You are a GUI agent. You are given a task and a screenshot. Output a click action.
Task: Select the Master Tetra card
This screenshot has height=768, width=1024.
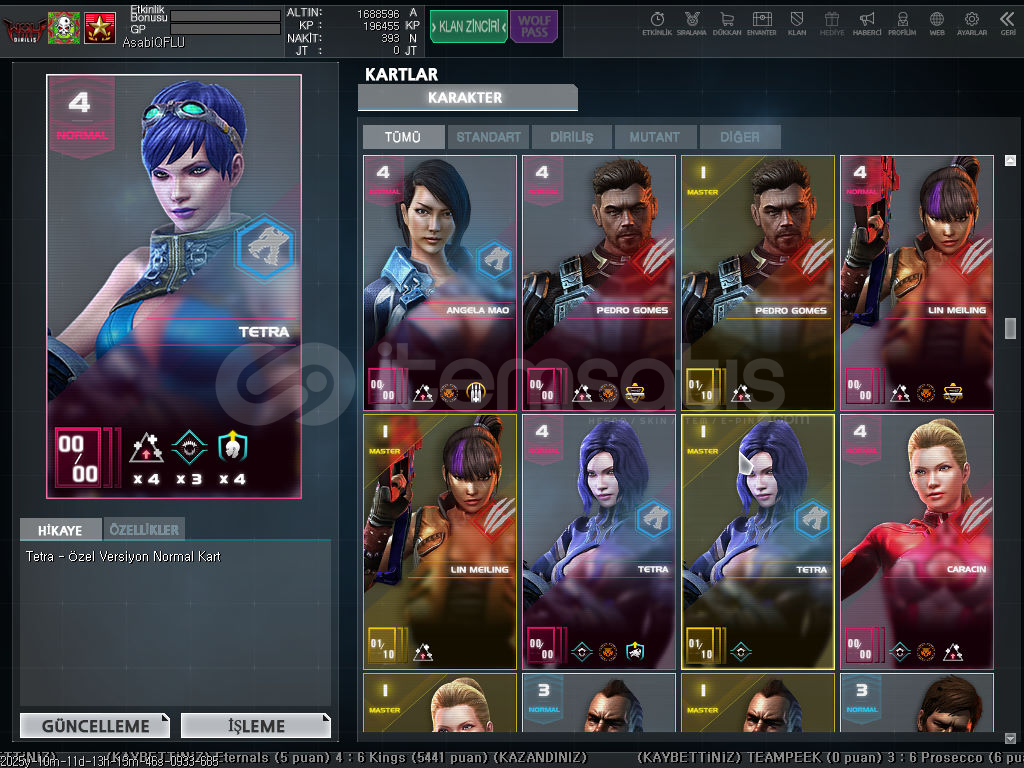[758, 541]
